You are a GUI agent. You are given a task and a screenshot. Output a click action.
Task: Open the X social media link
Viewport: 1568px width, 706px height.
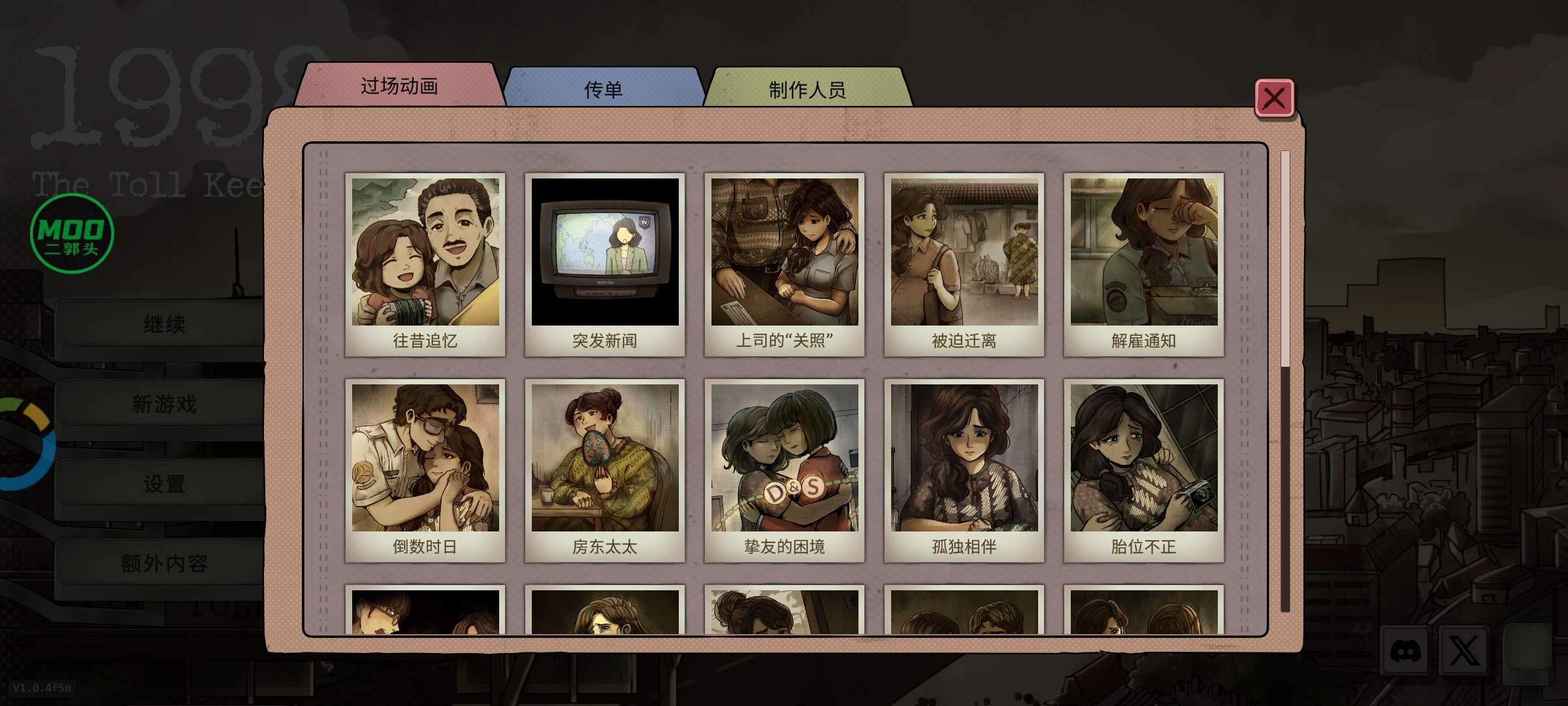pos(1463,651)
